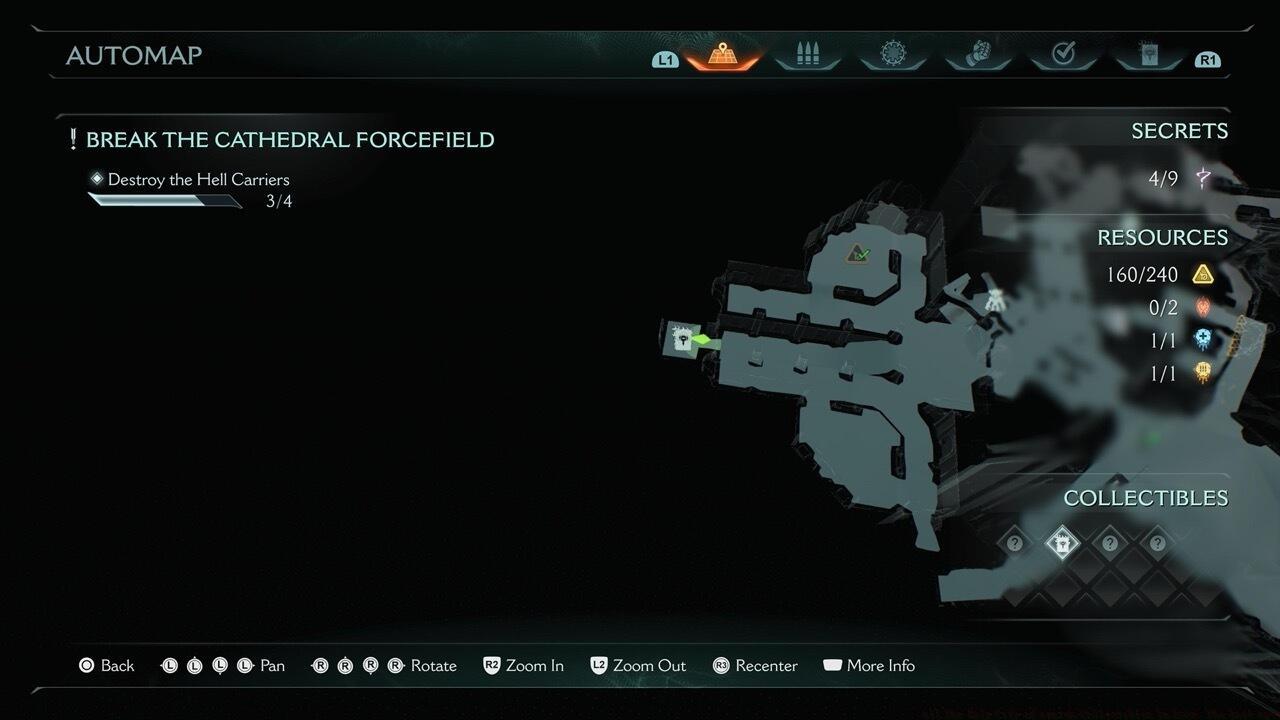This screenshot has height=720, width=1280.
Task: Click the collectible marker on the map
Action: point(682,339)
